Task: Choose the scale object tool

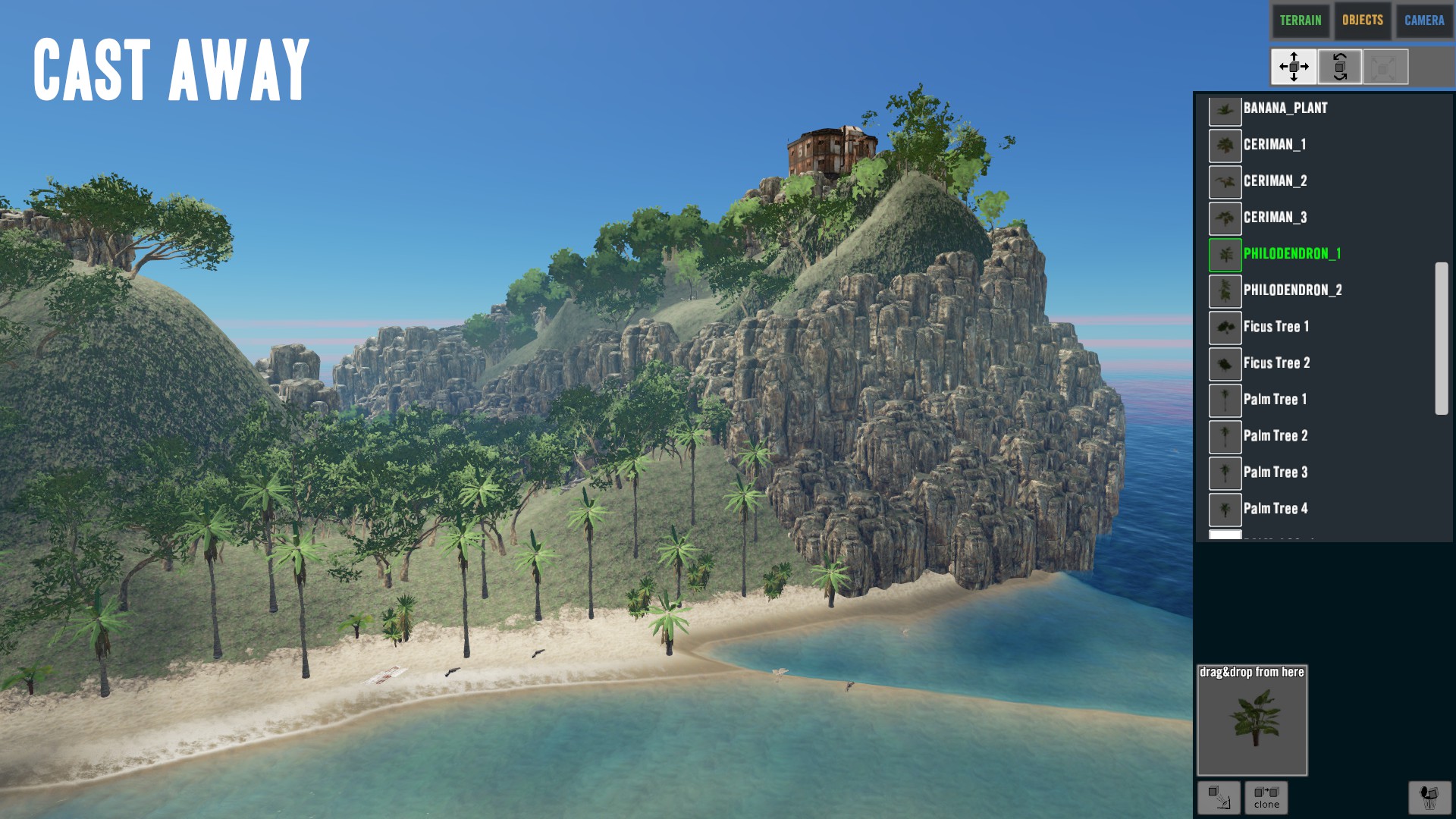Action: coord(1385,67)
